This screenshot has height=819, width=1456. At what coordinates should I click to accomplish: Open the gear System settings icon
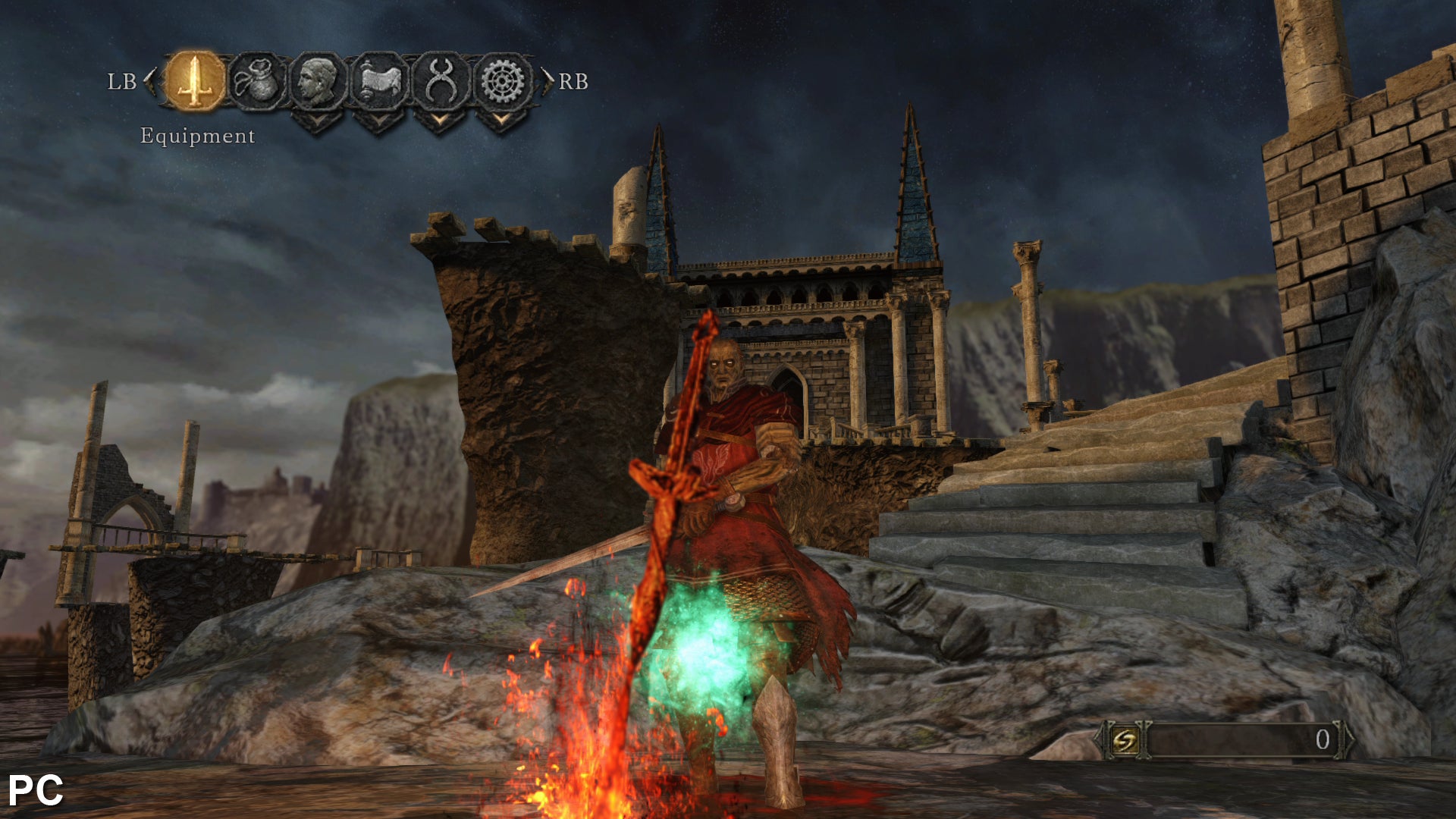503,80
